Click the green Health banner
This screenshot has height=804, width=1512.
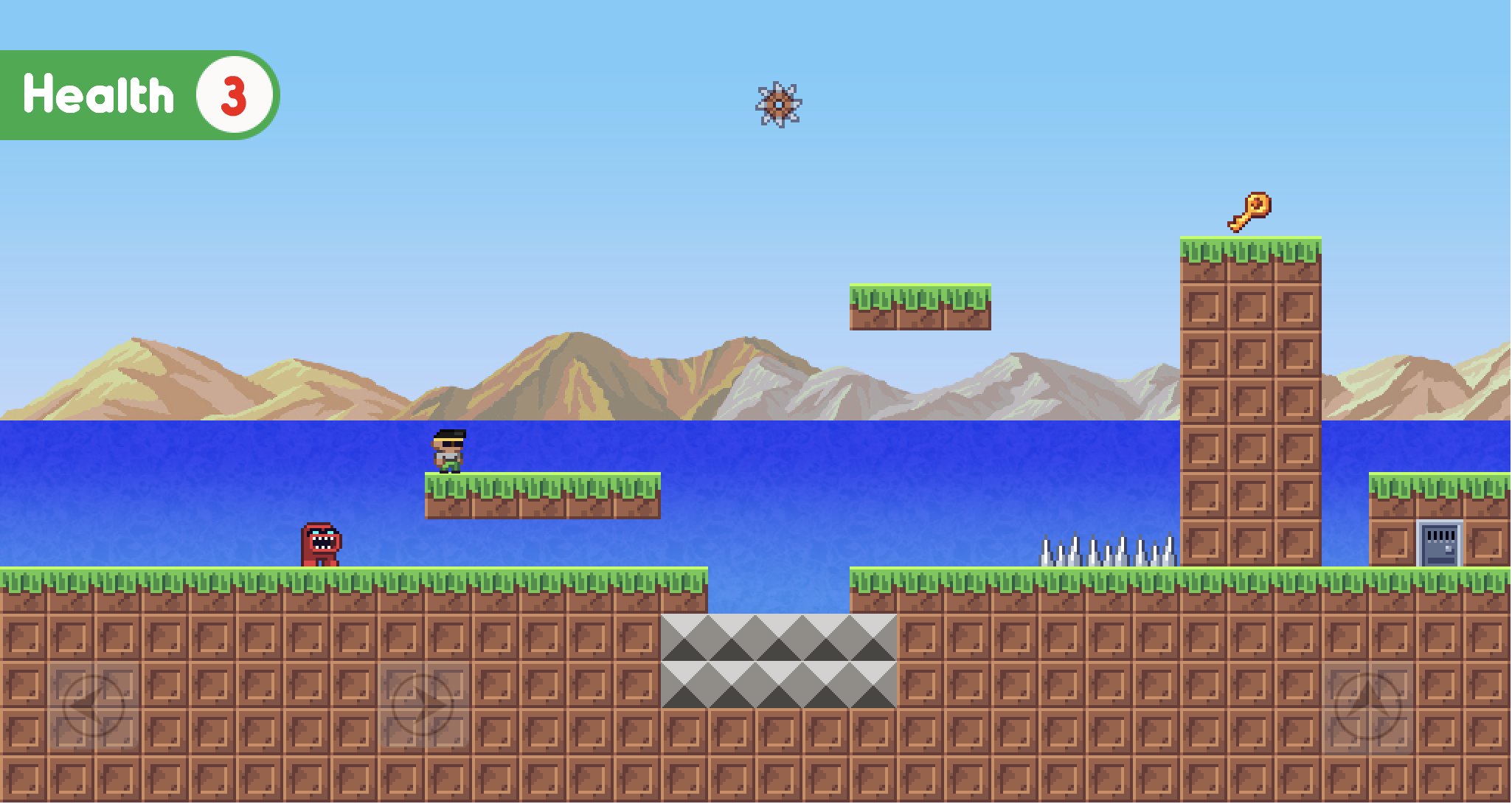point(100,94)
